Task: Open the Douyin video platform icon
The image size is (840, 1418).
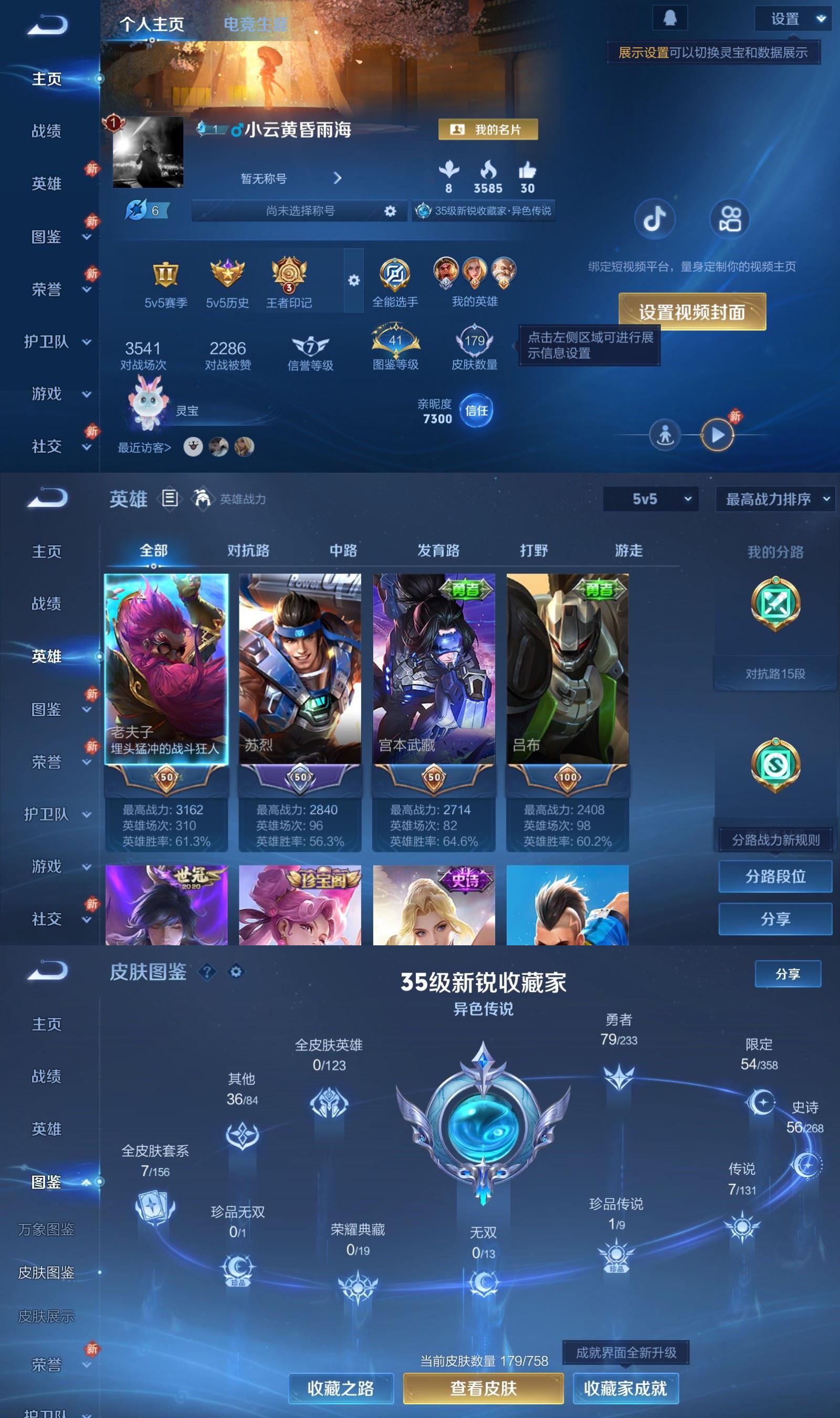Action: point(655,220)
